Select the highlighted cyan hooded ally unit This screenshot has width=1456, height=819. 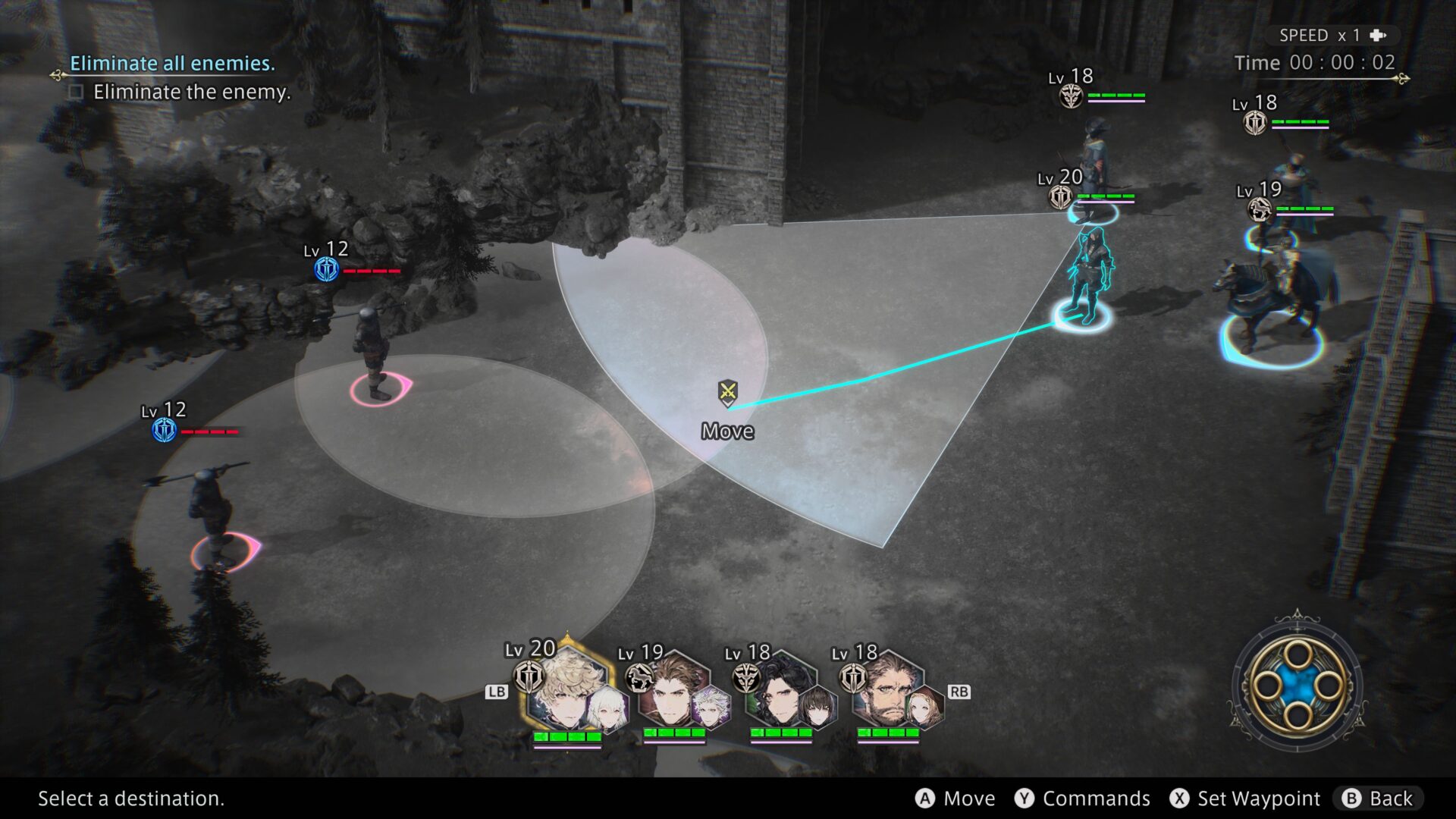click(1088, 273)
